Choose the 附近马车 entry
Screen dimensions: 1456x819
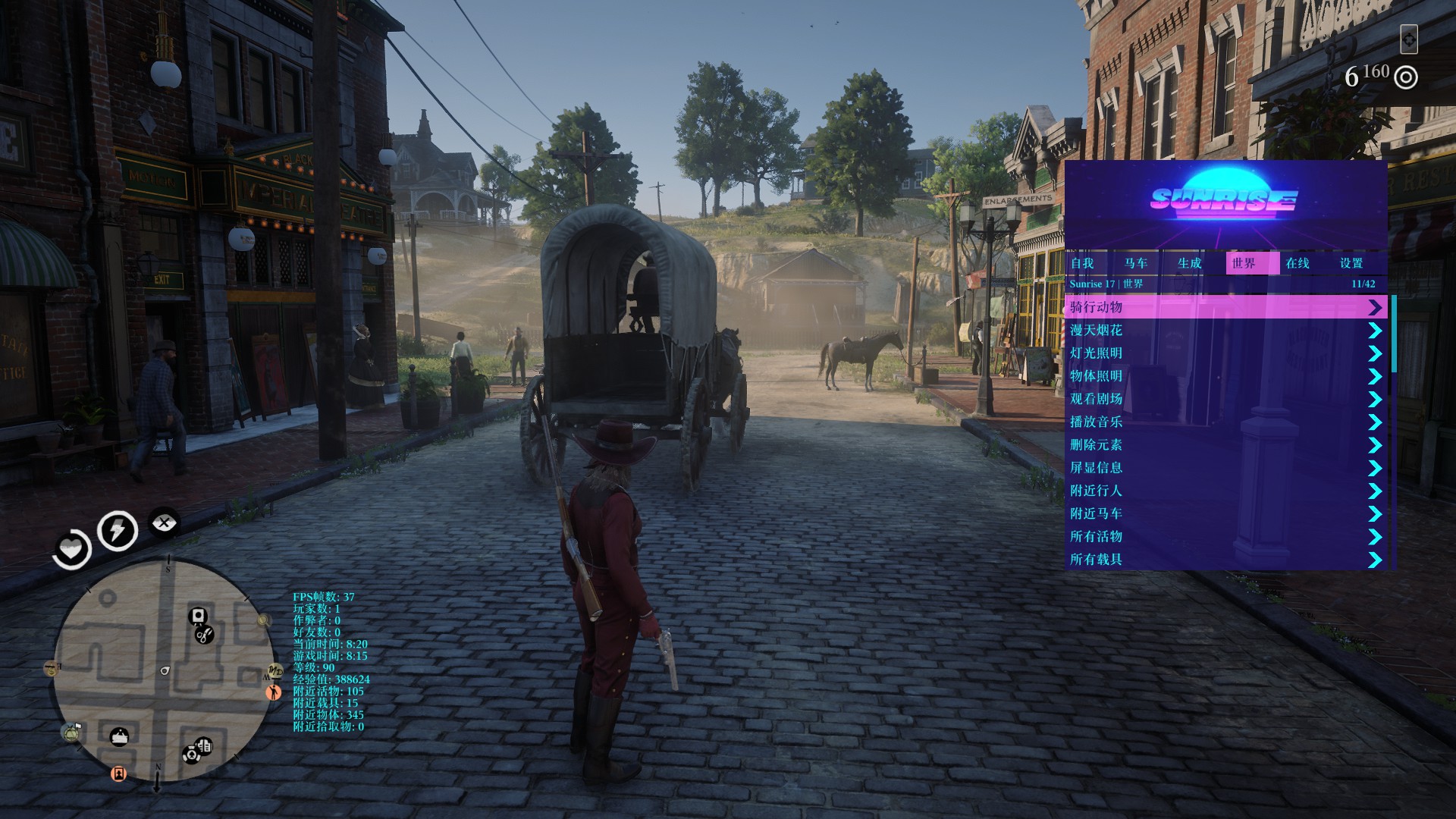[1225, 513]
